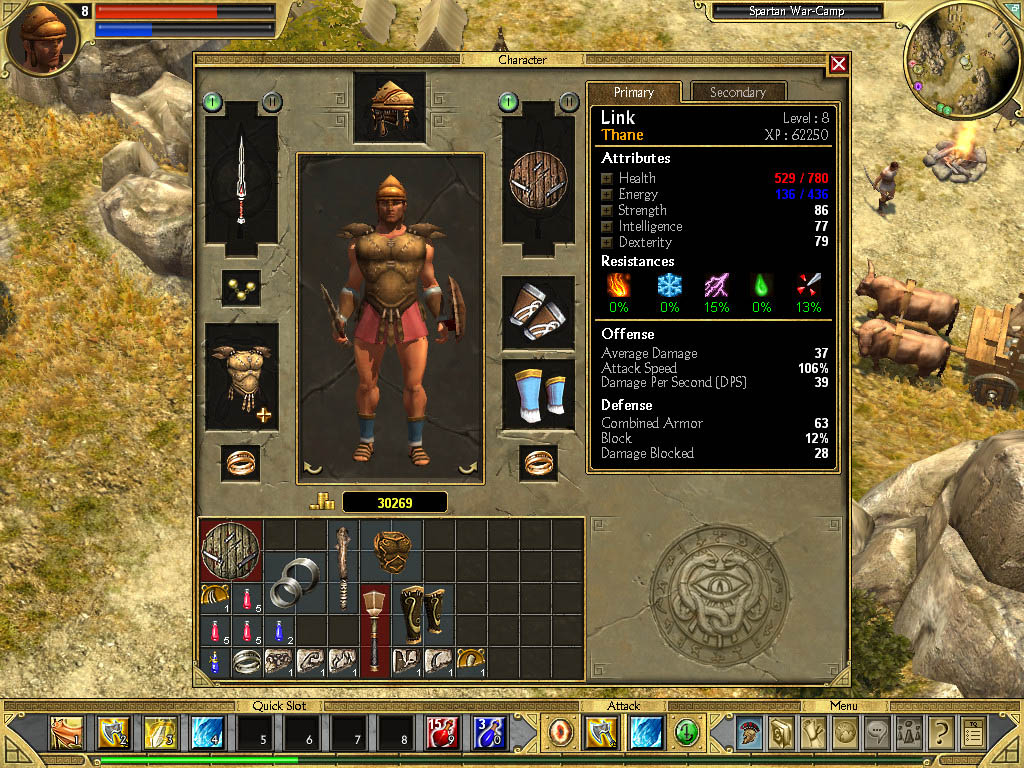1024x768 pixels.
Task: Use the blue energy potion quick slot
Action: [490, 734]
